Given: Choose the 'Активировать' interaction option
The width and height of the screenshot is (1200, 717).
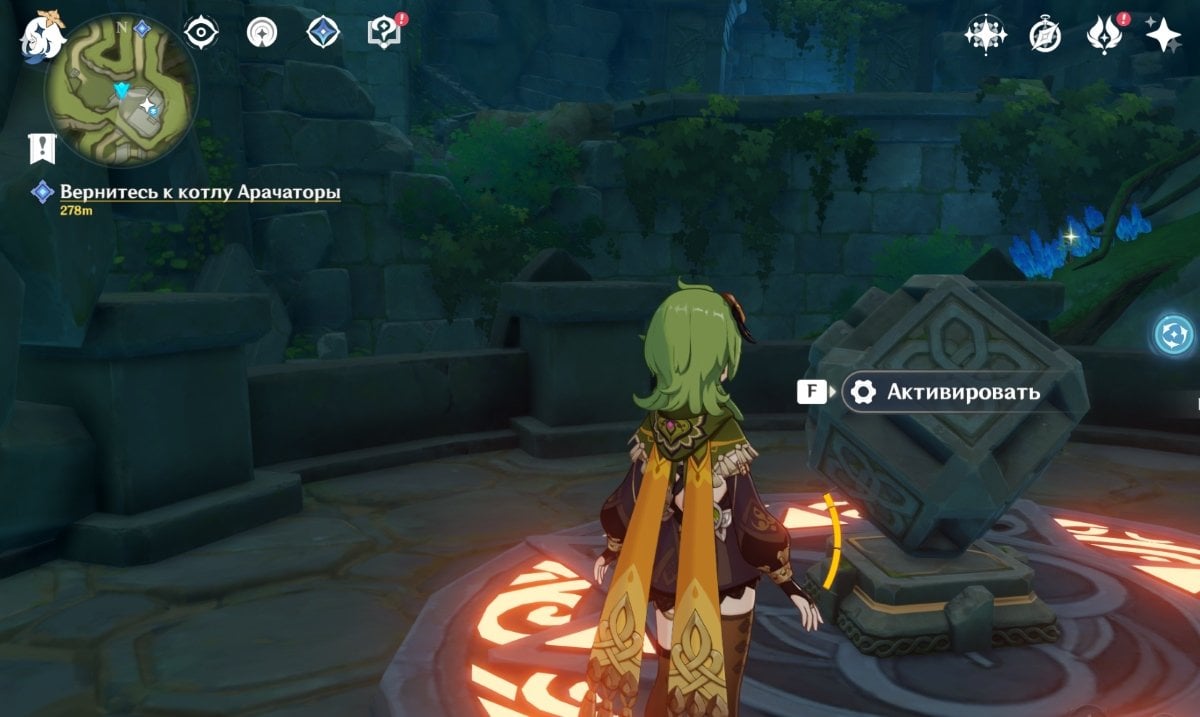Looking at the screenshot, I should tap(946, 392).
